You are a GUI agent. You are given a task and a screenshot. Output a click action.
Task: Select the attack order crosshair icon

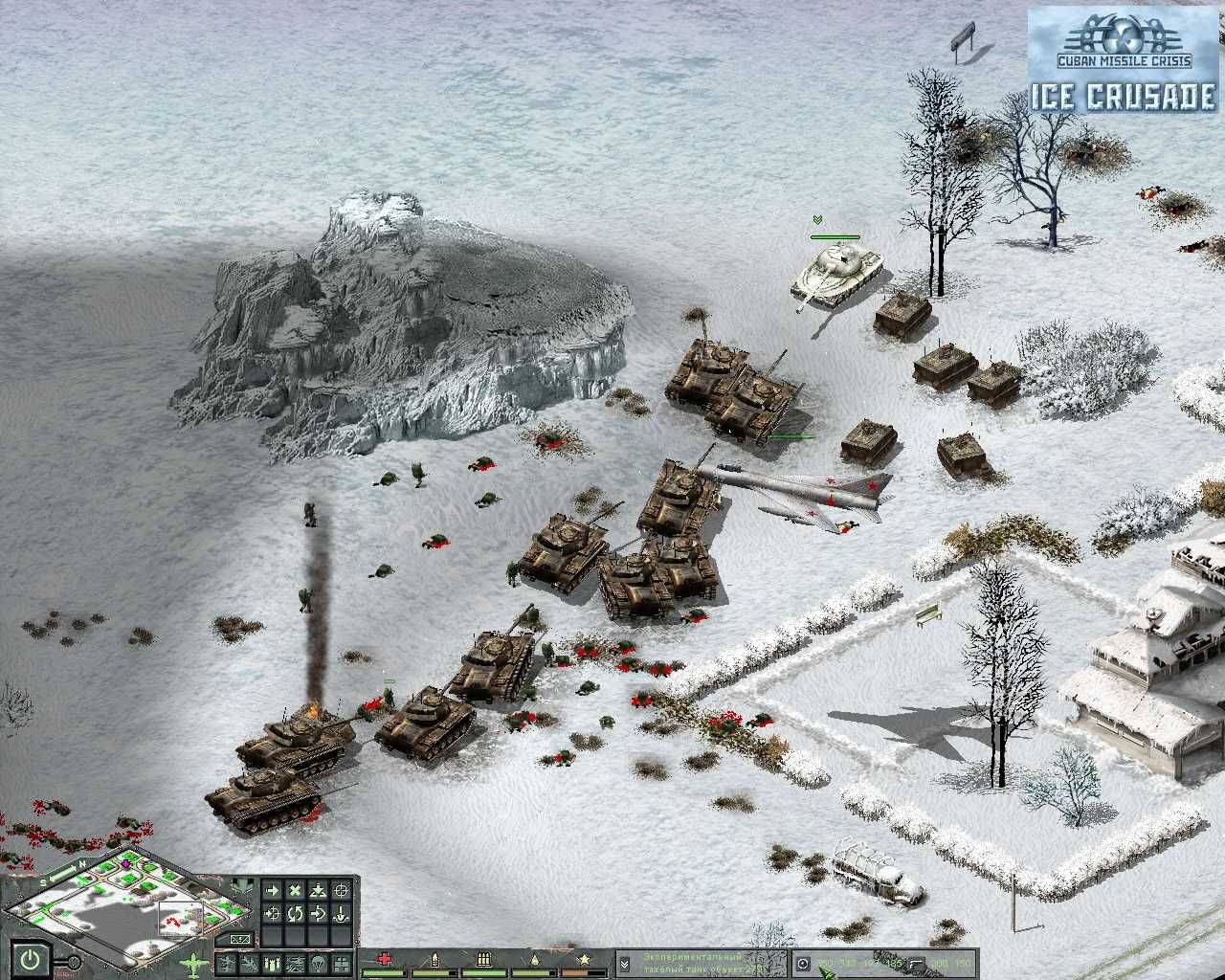(343, 890)
